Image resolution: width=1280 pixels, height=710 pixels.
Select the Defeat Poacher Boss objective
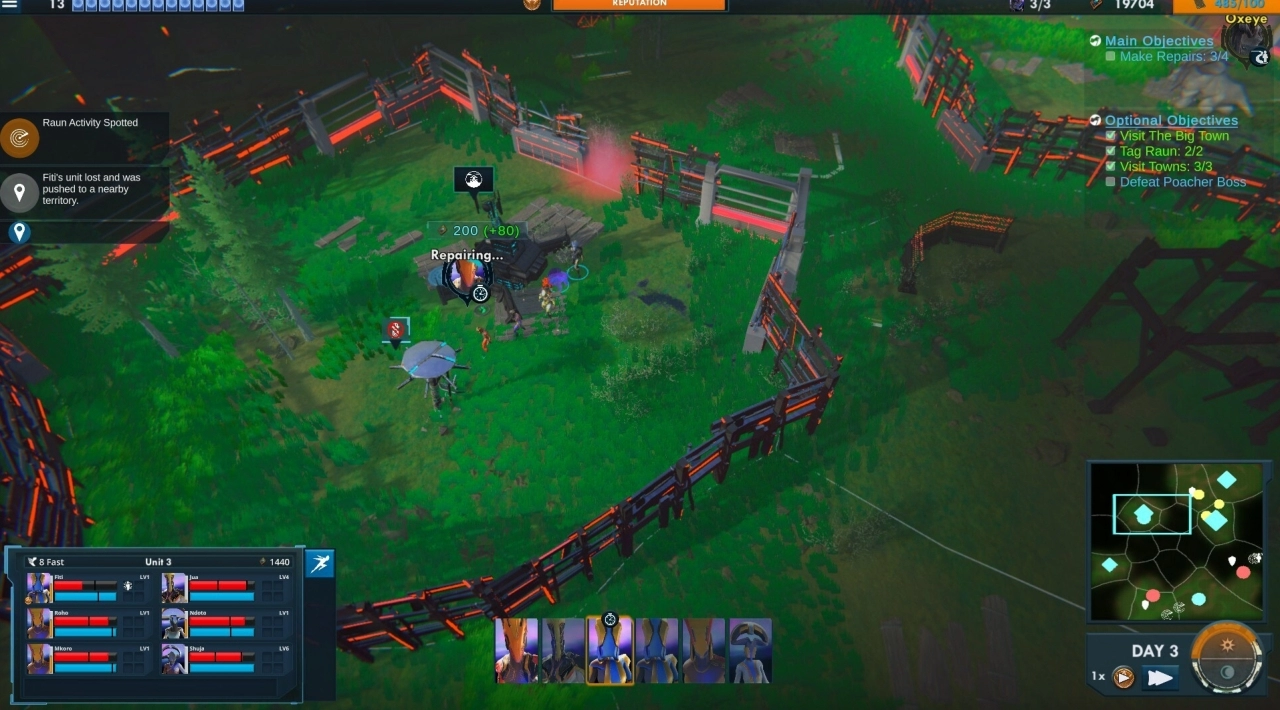click(1182, 182)
